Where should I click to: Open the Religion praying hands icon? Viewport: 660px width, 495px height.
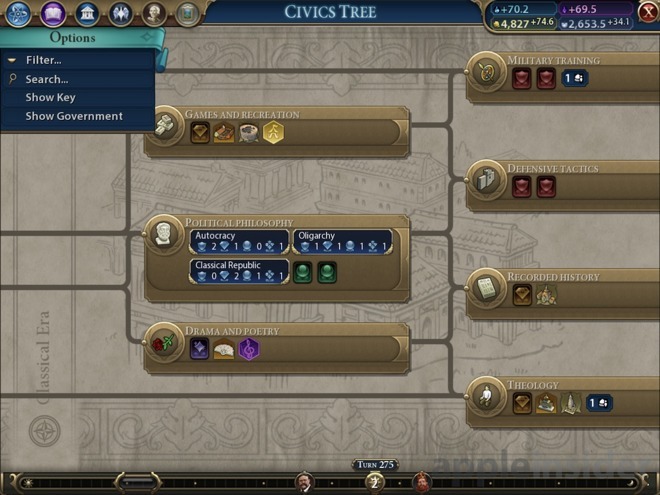click(120, 13)
